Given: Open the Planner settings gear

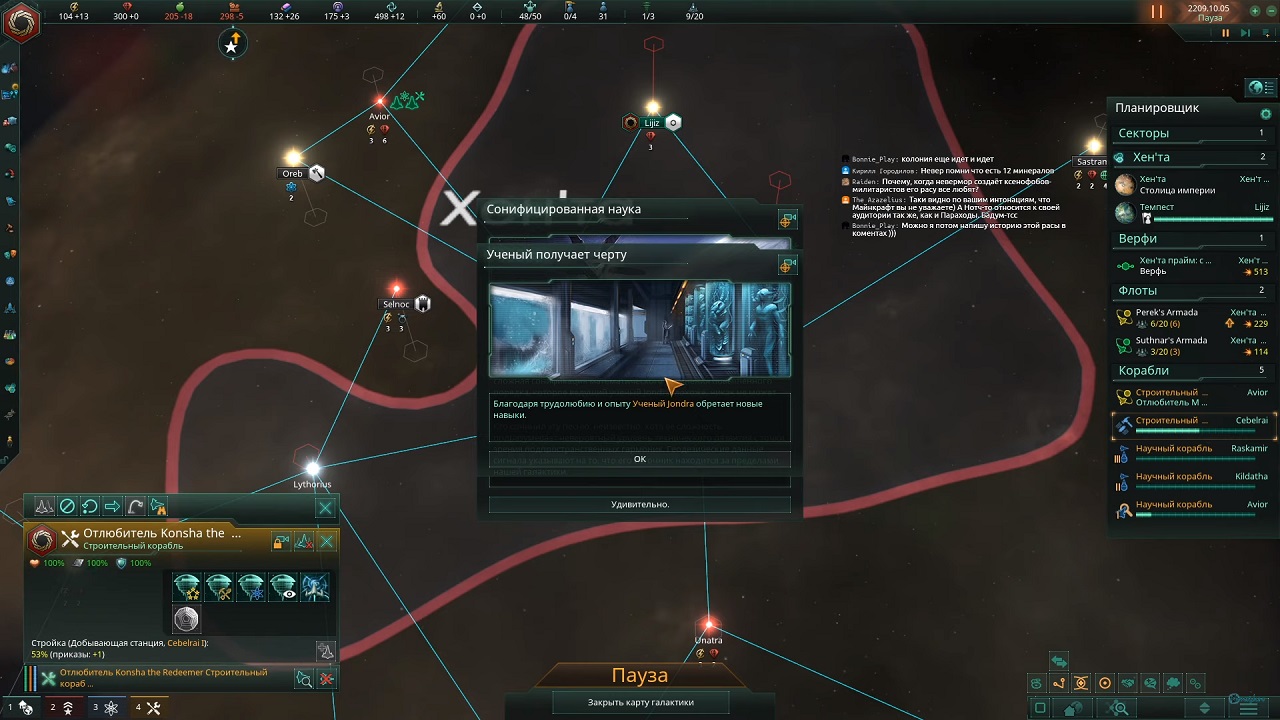Looking at the screenshot, I should coord(1265,114).
